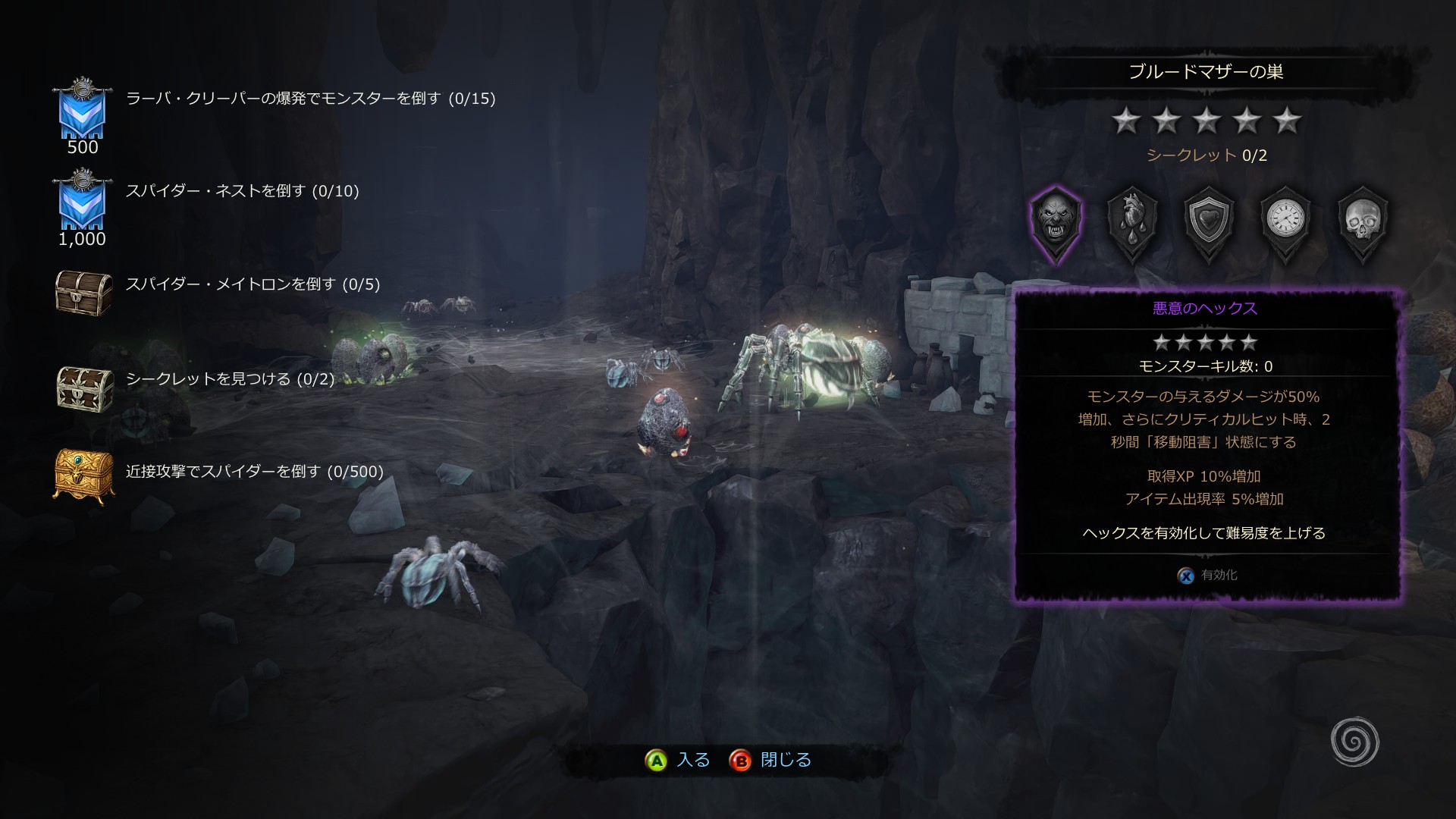
Task: Select the find secrets silver chest challenge
Action: (229, 379)
